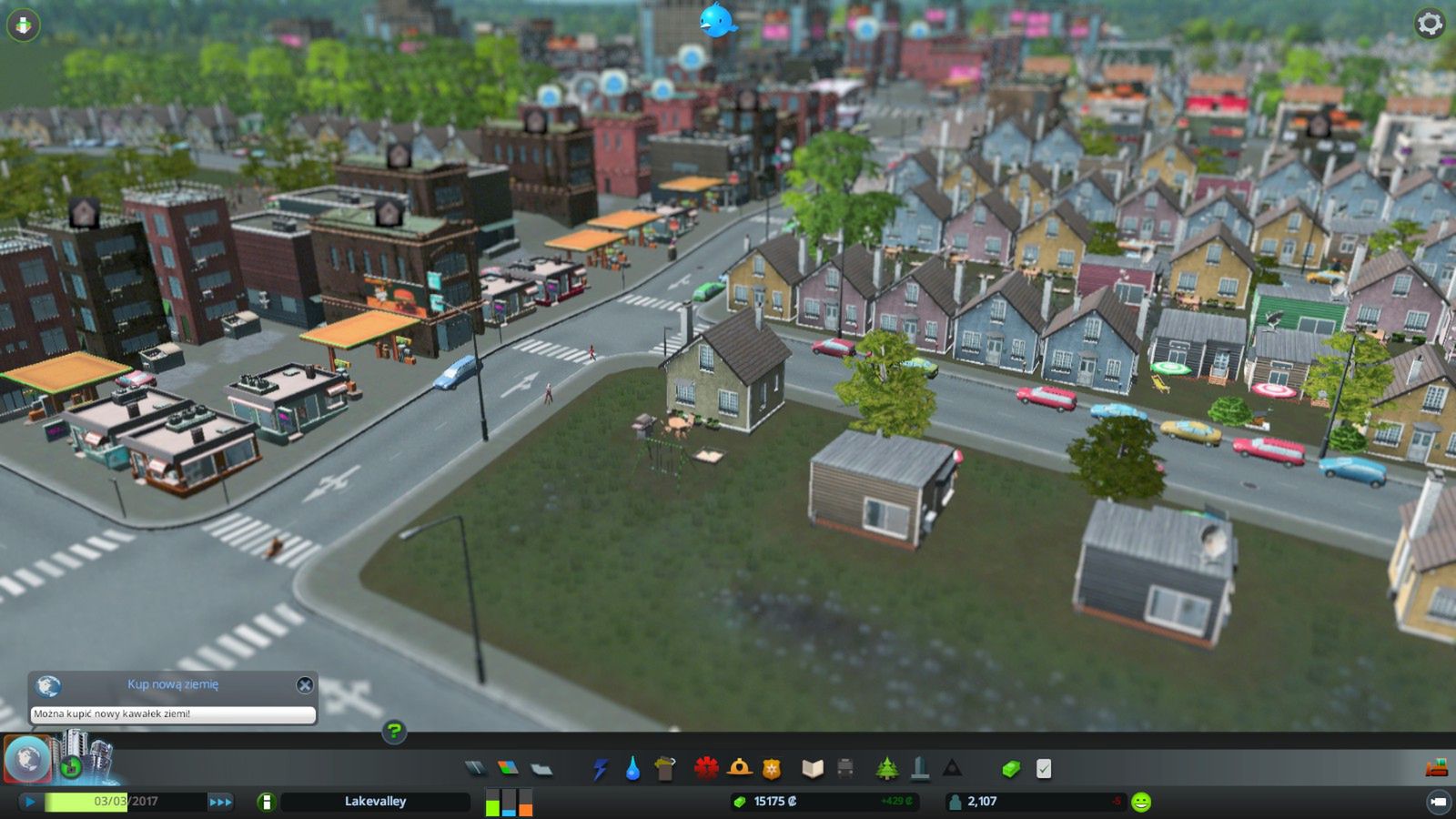
Task: Open the Parks and recreation menu
Action: pos(885,769)
